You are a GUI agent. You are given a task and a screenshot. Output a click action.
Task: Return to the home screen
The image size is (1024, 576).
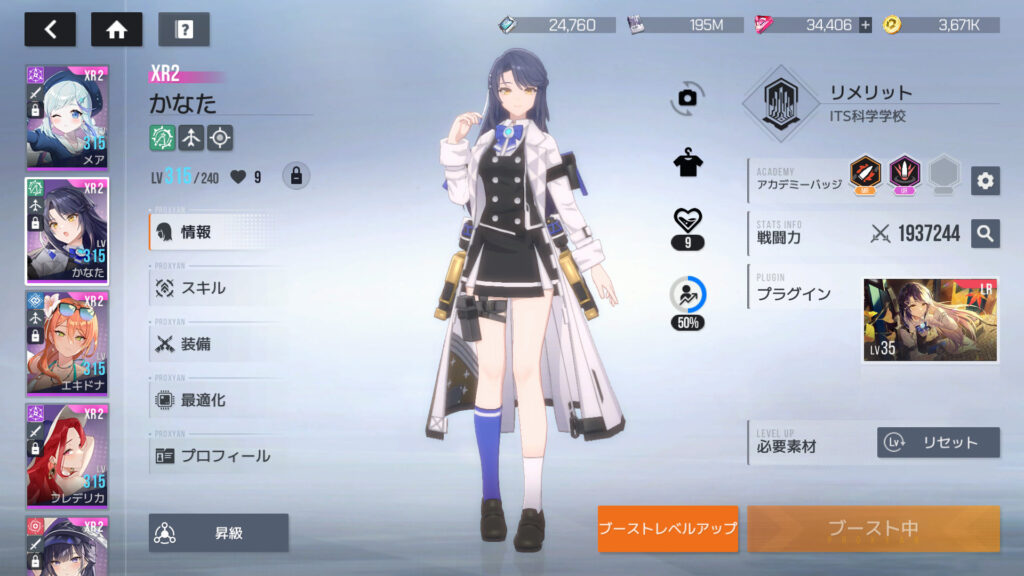[x=117, y=29]
